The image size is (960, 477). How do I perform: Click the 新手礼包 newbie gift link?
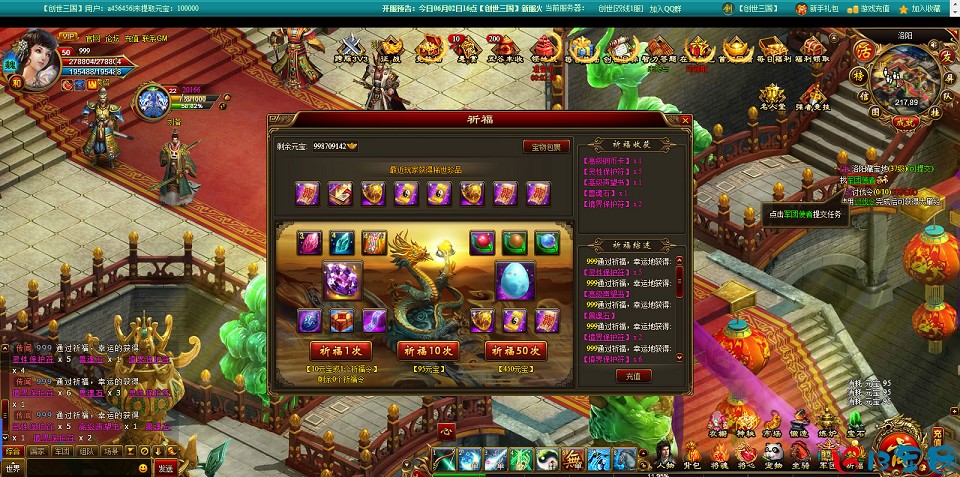pos(815,8)
